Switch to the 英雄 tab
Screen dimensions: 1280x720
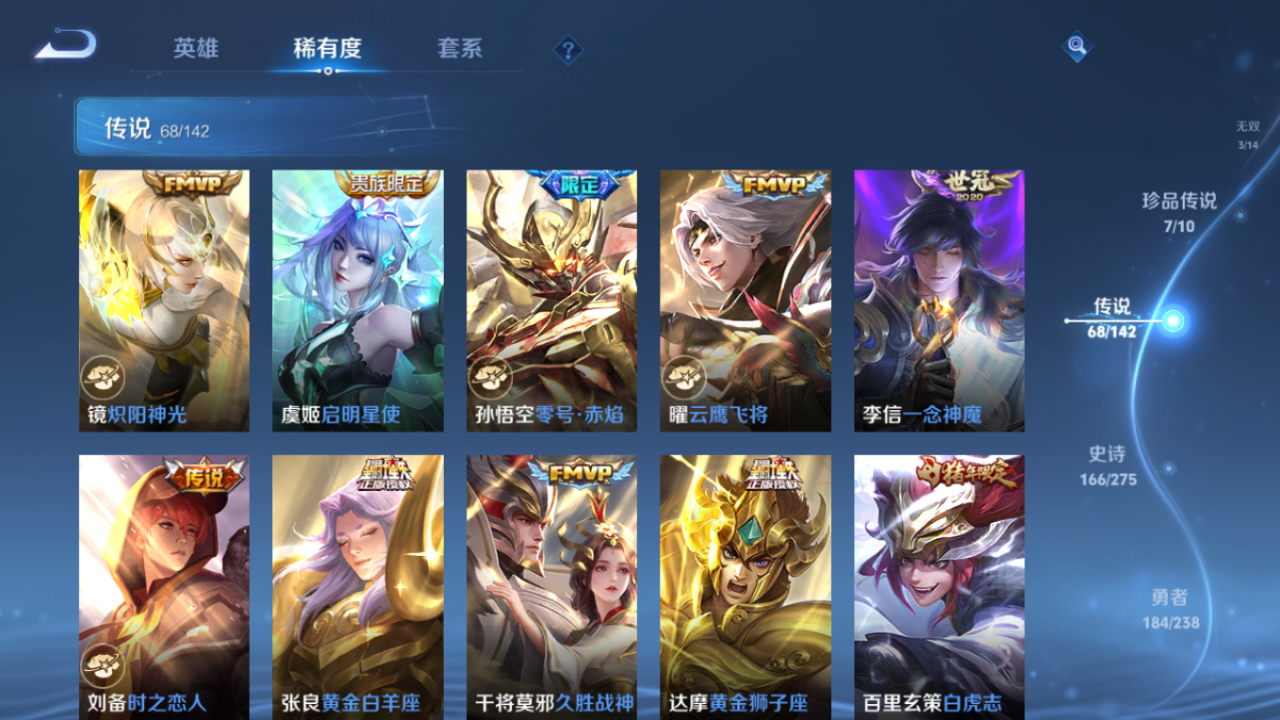click(x=196, y=48)
